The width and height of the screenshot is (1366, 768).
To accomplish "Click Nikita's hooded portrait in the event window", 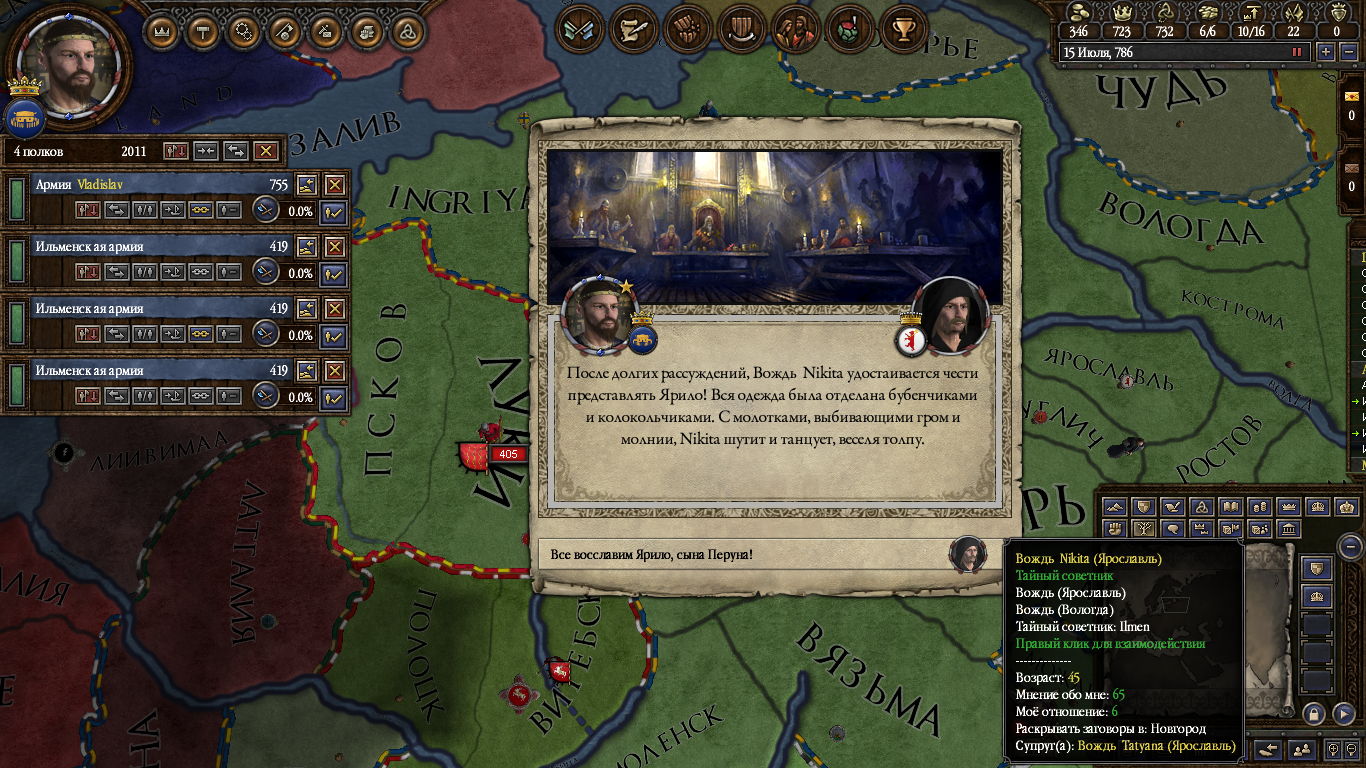I will (x=949, y=317).
